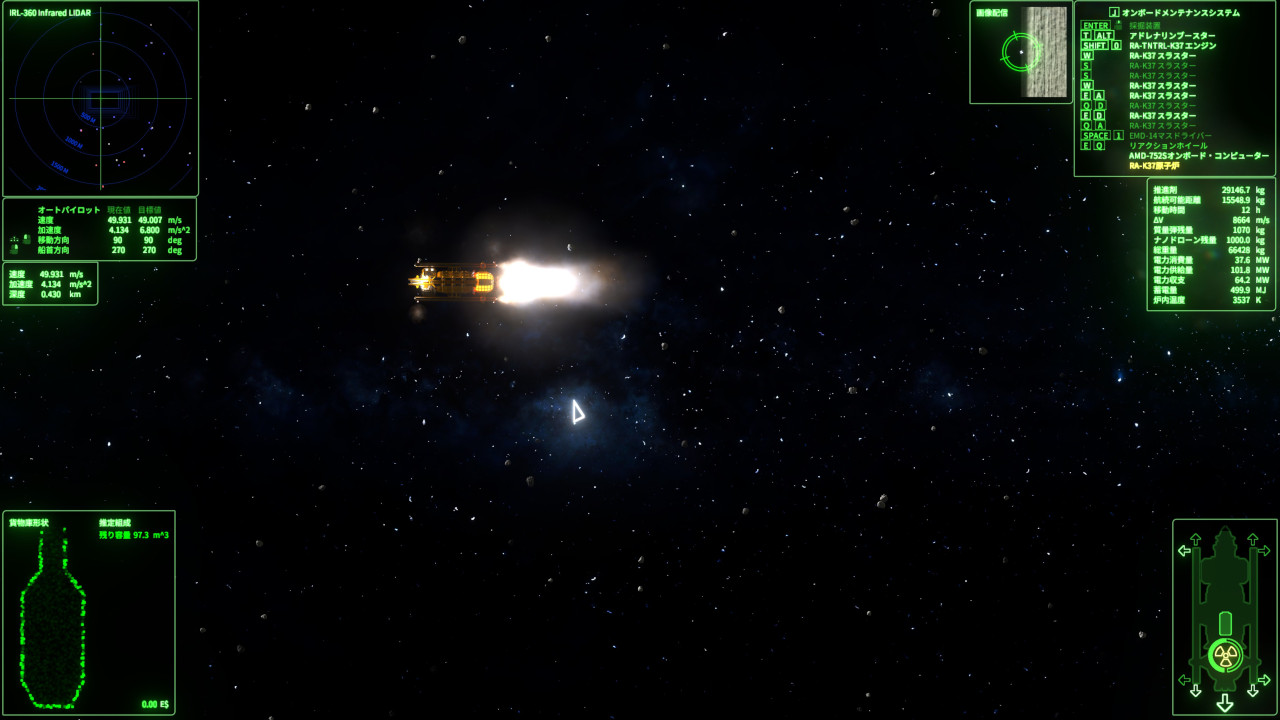Select the AMD-752Sオンボード・コンピューター entry

[x=1198, y=156]
